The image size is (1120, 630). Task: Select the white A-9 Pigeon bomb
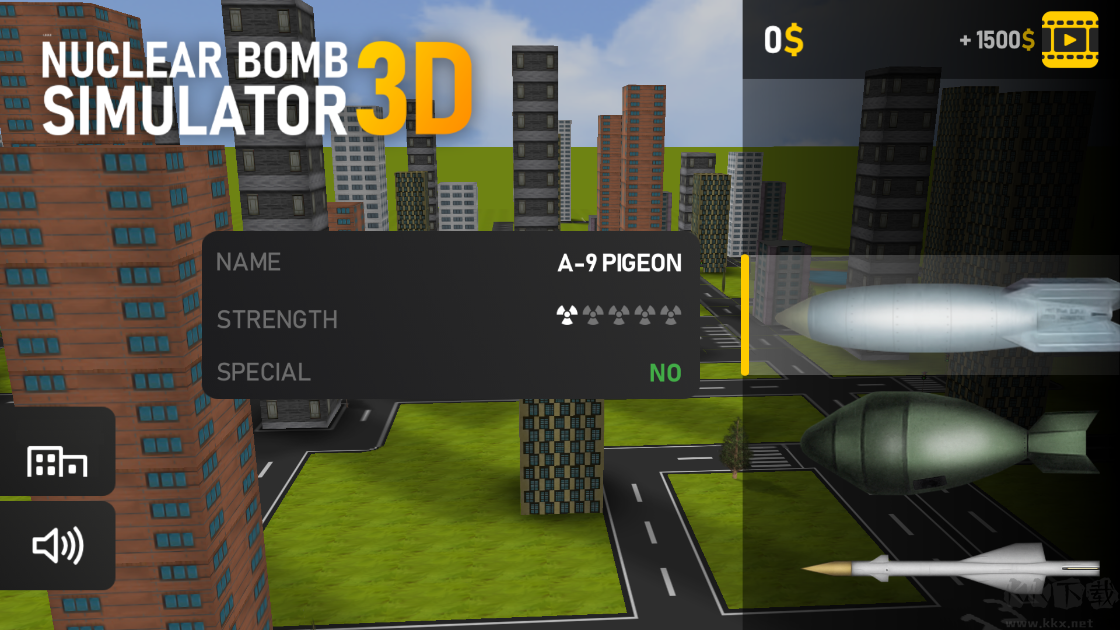point(940,316)
